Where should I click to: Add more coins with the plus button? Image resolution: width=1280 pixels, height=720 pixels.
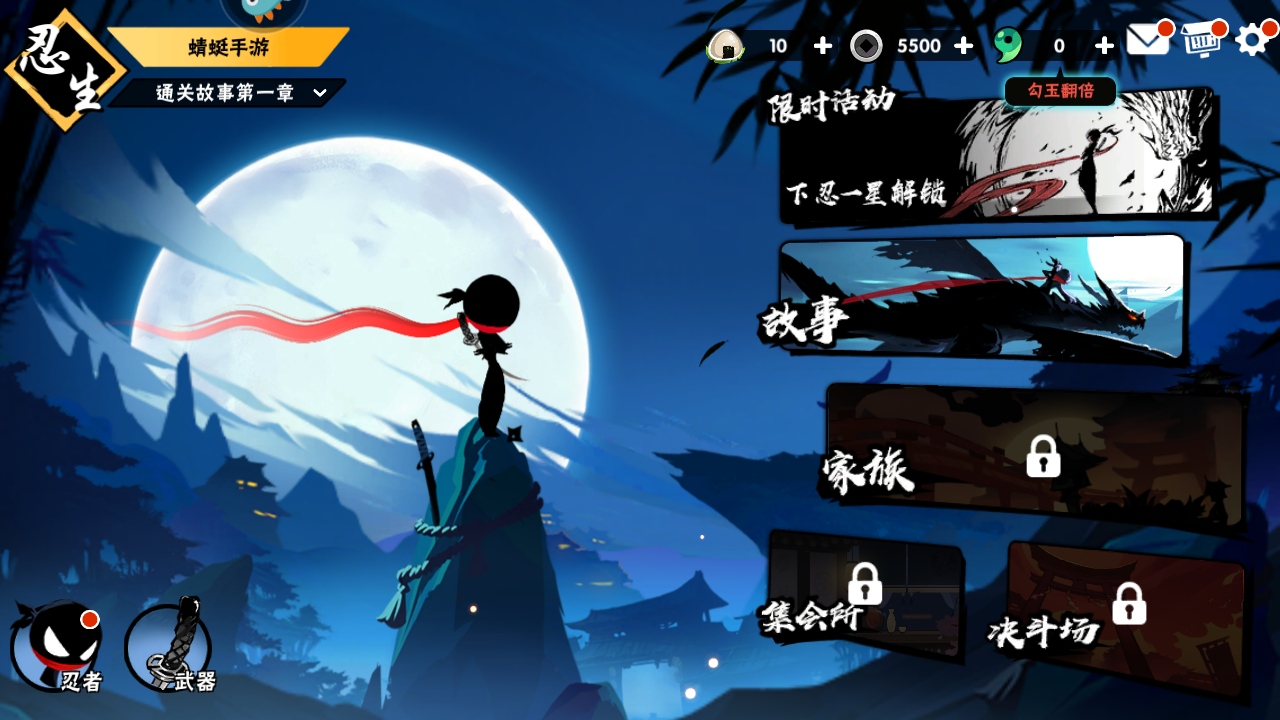click(963, 46)
